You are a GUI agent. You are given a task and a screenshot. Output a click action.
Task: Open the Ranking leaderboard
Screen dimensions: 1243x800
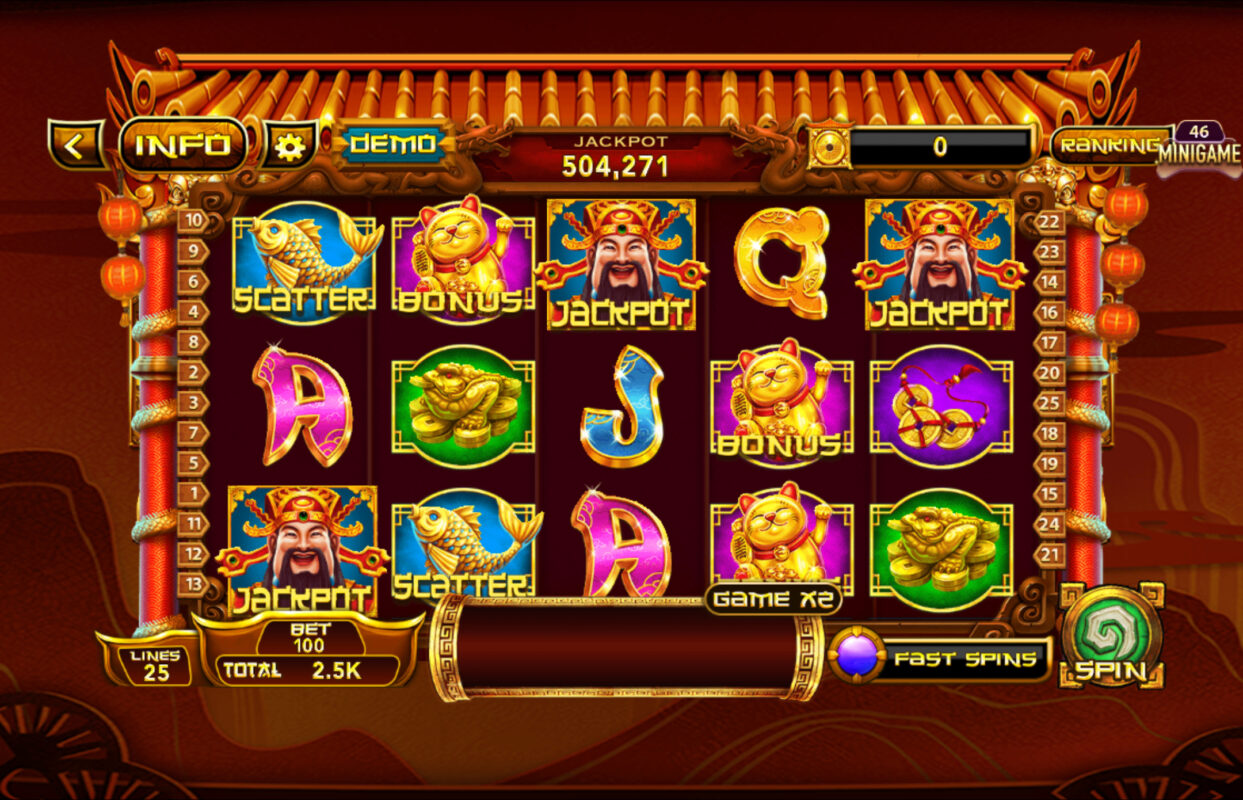tap(1110, 146)
